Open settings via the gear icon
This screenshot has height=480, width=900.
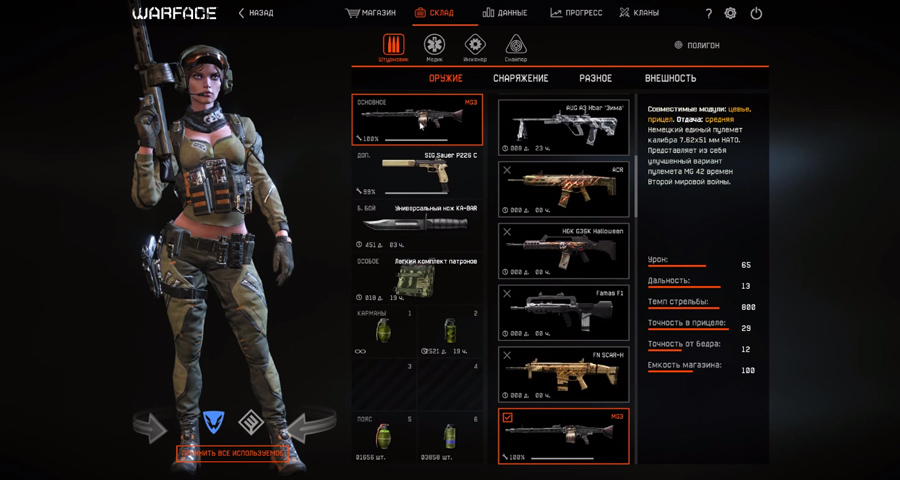731,14
